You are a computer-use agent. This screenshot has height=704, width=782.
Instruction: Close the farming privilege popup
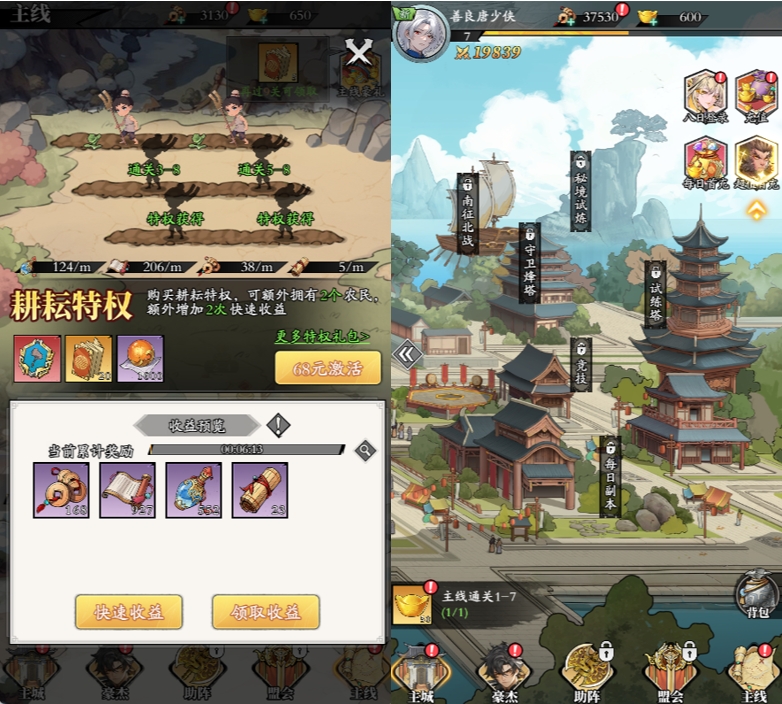(358, 54)
